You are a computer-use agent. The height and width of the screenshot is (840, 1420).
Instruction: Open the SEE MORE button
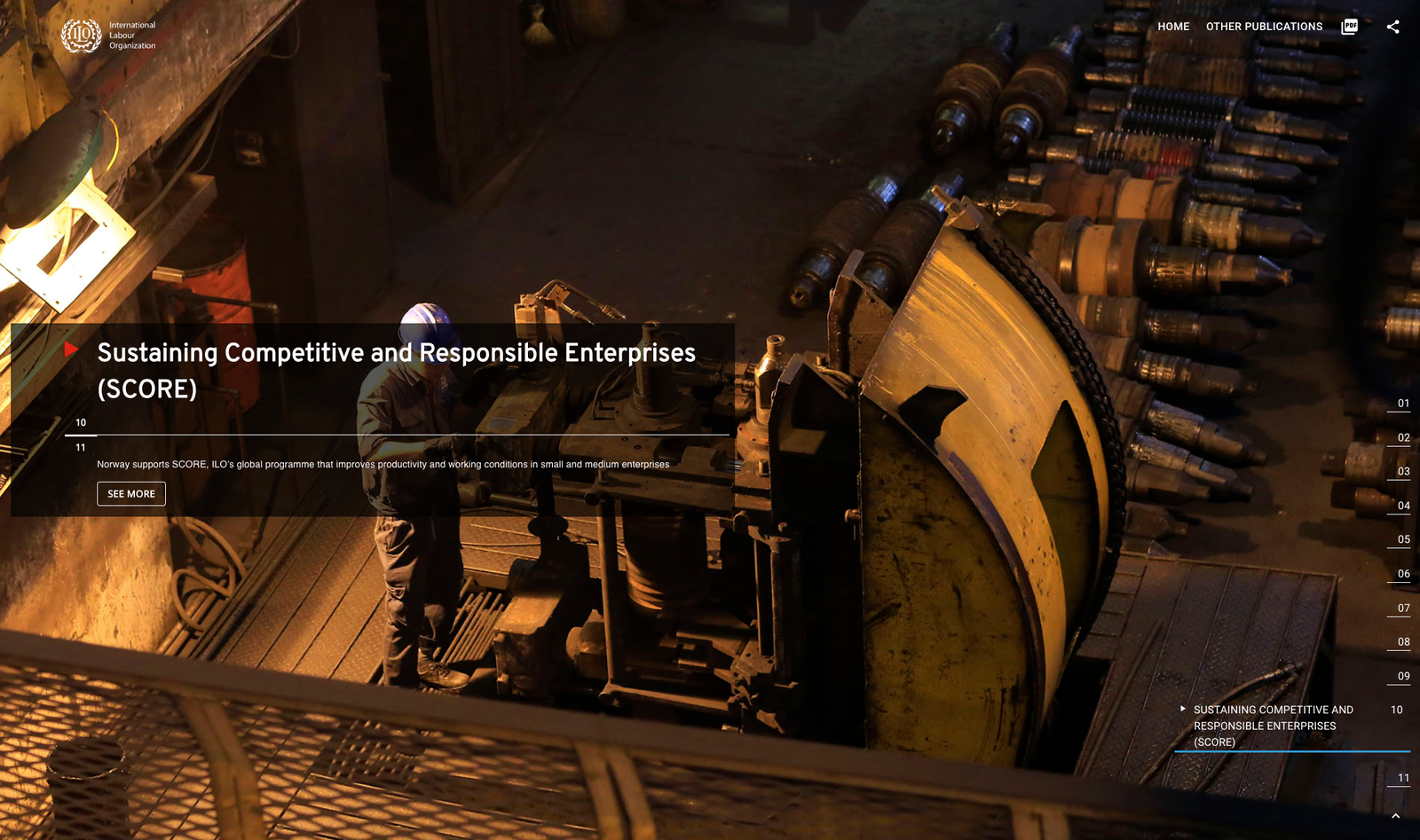[131, 494]
